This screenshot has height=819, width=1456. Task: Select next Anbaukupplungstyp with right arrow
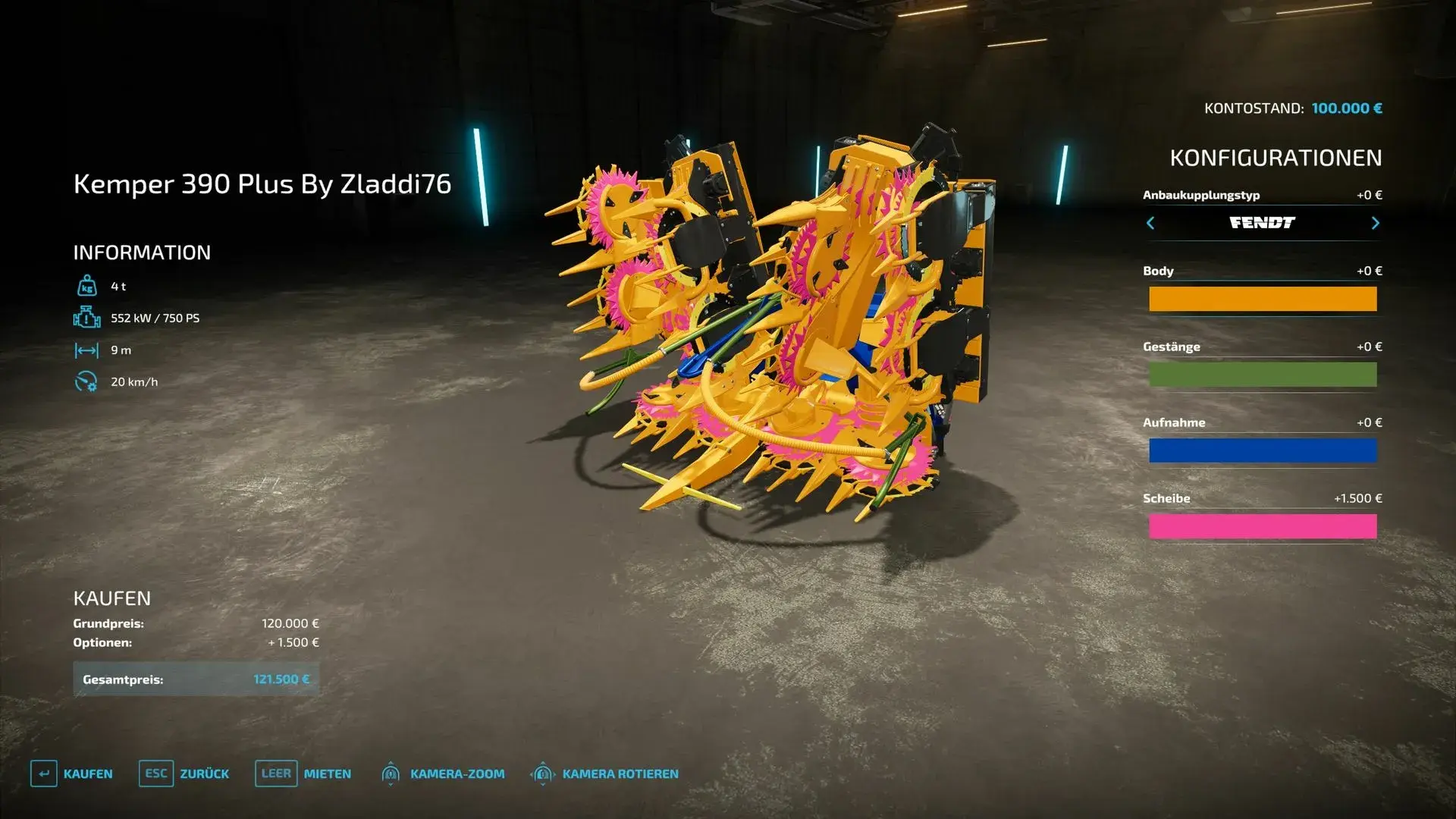click(x=1375, y=223)
